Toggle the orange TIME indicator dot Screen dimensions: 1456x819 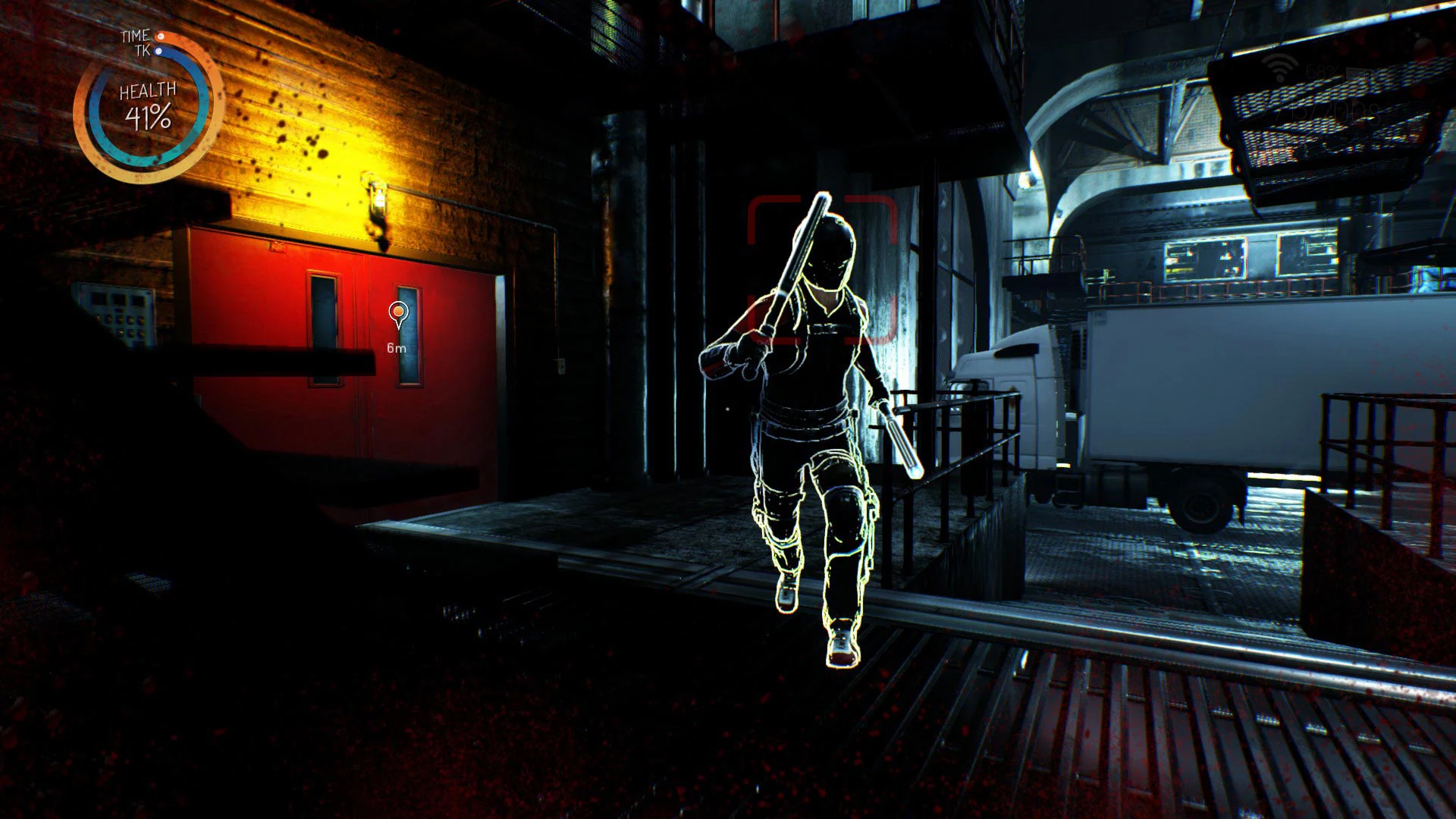pyautogui.click(x=160, y=36)
